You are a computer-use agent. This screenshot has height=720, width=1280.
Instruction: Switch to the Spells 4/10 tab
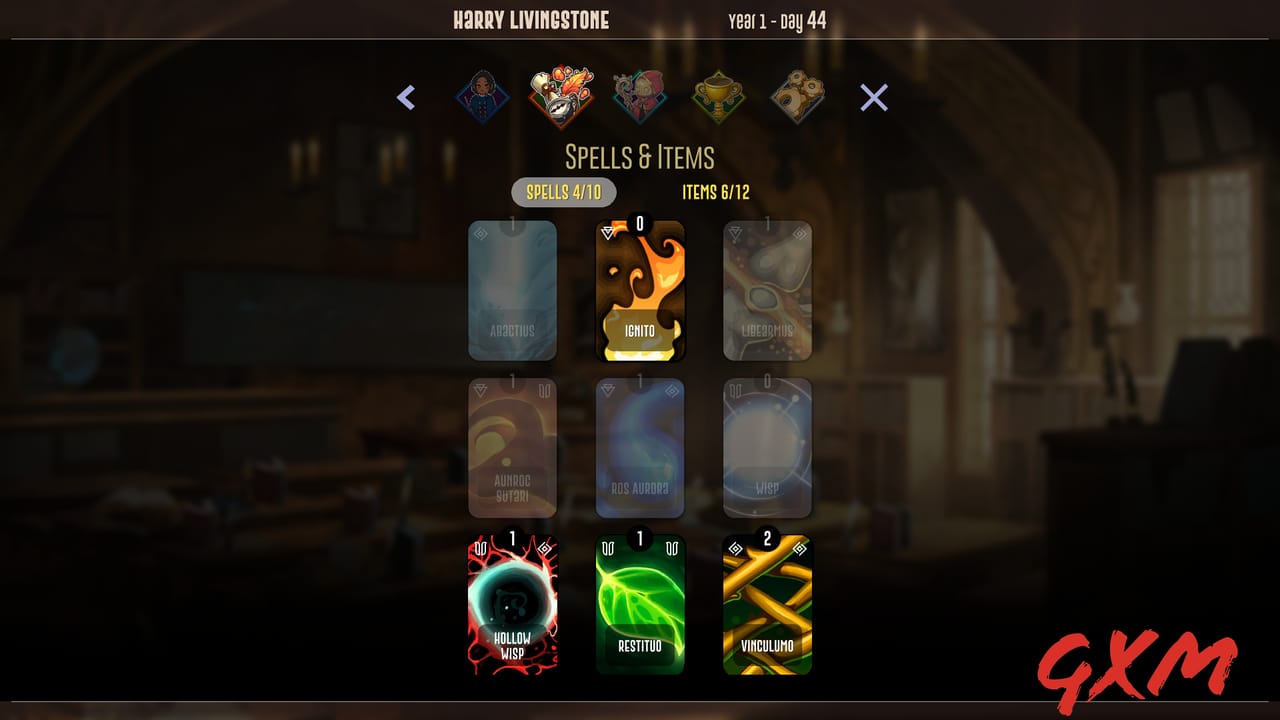(564, 192)
